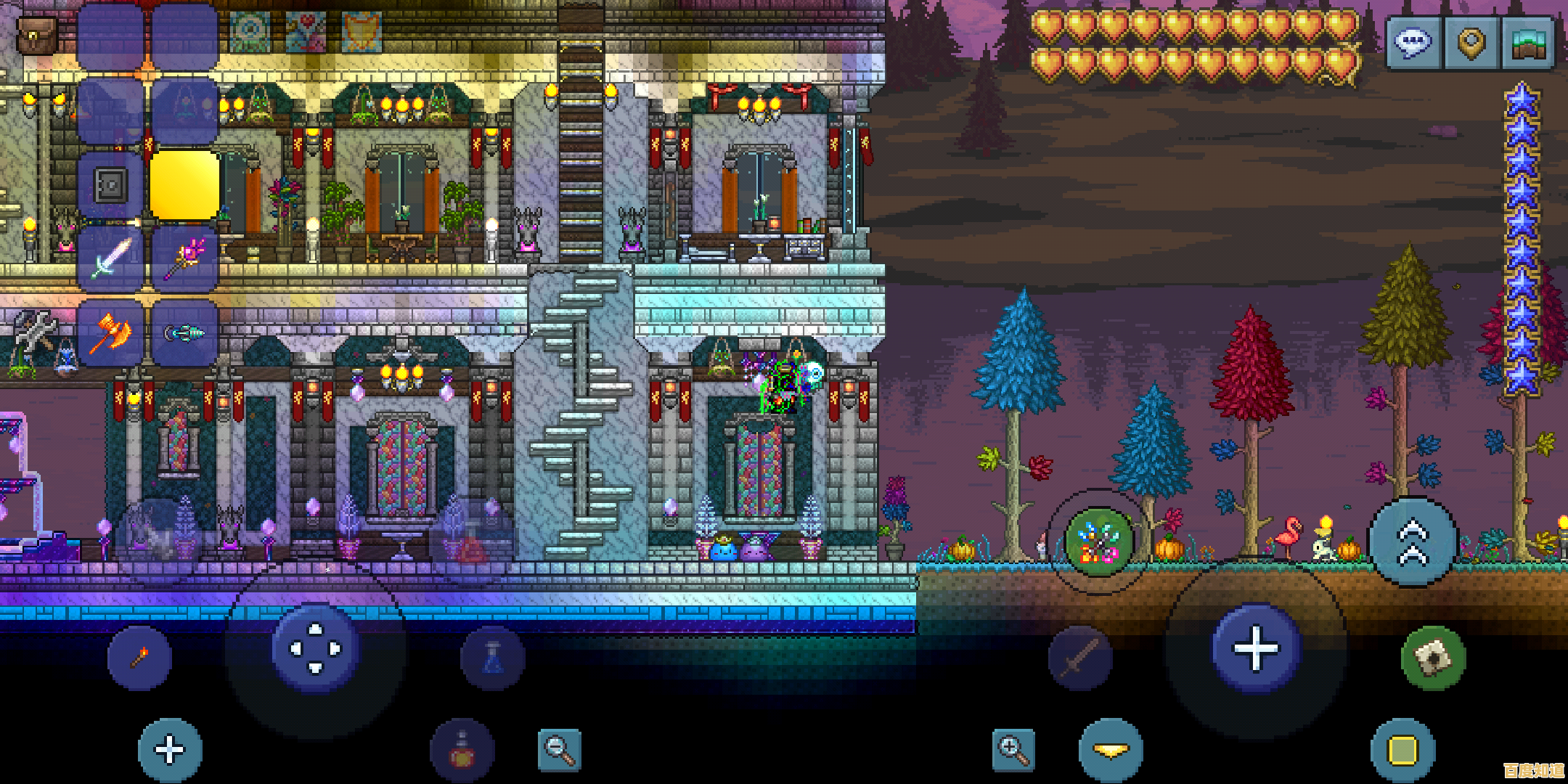
Task: Tap the map pin button
Action: pos(1471,44)
